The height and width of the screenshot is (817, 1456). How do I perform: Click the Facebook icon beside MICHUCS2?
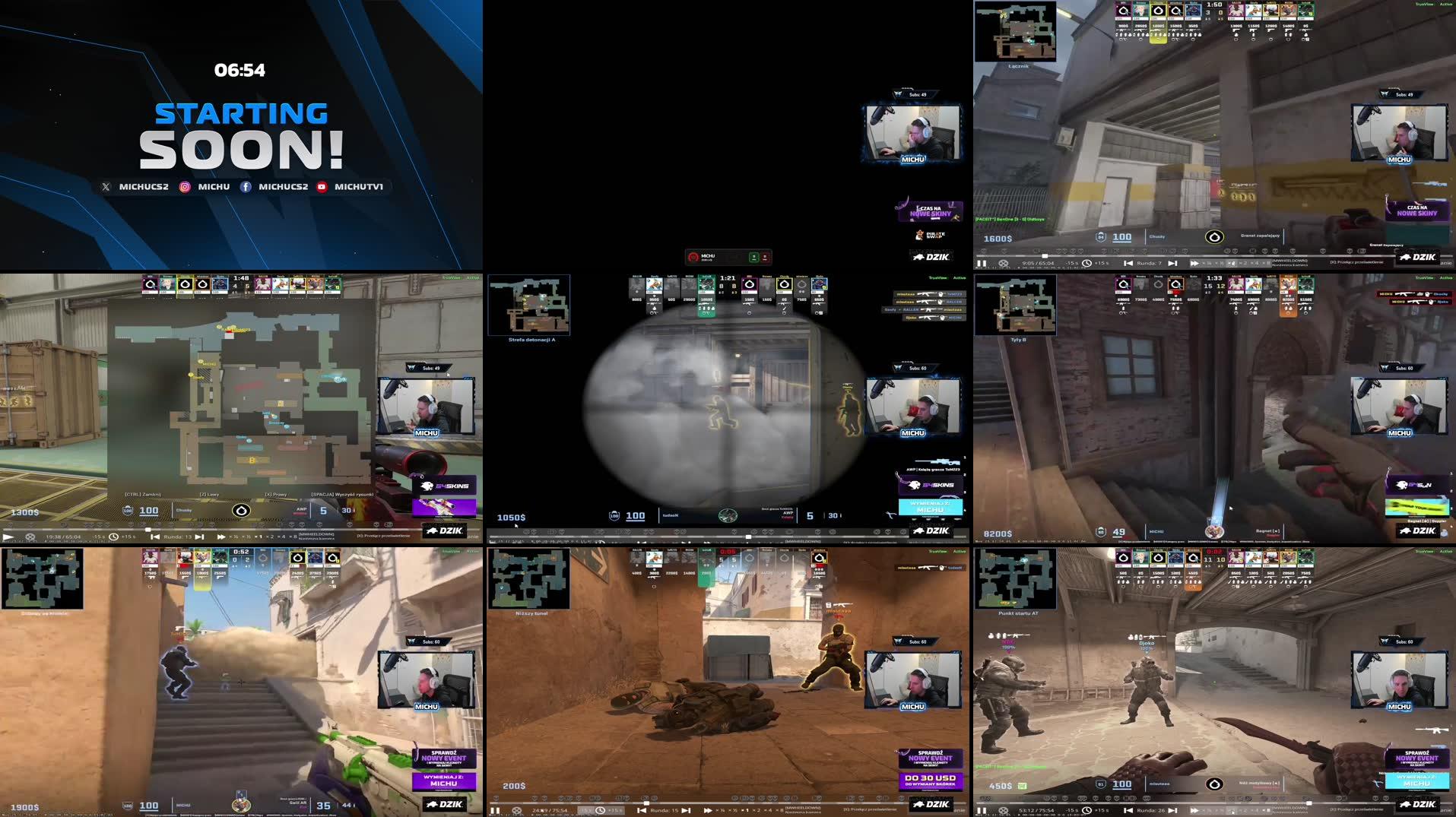pyautogui.click(x=246, y=186)
